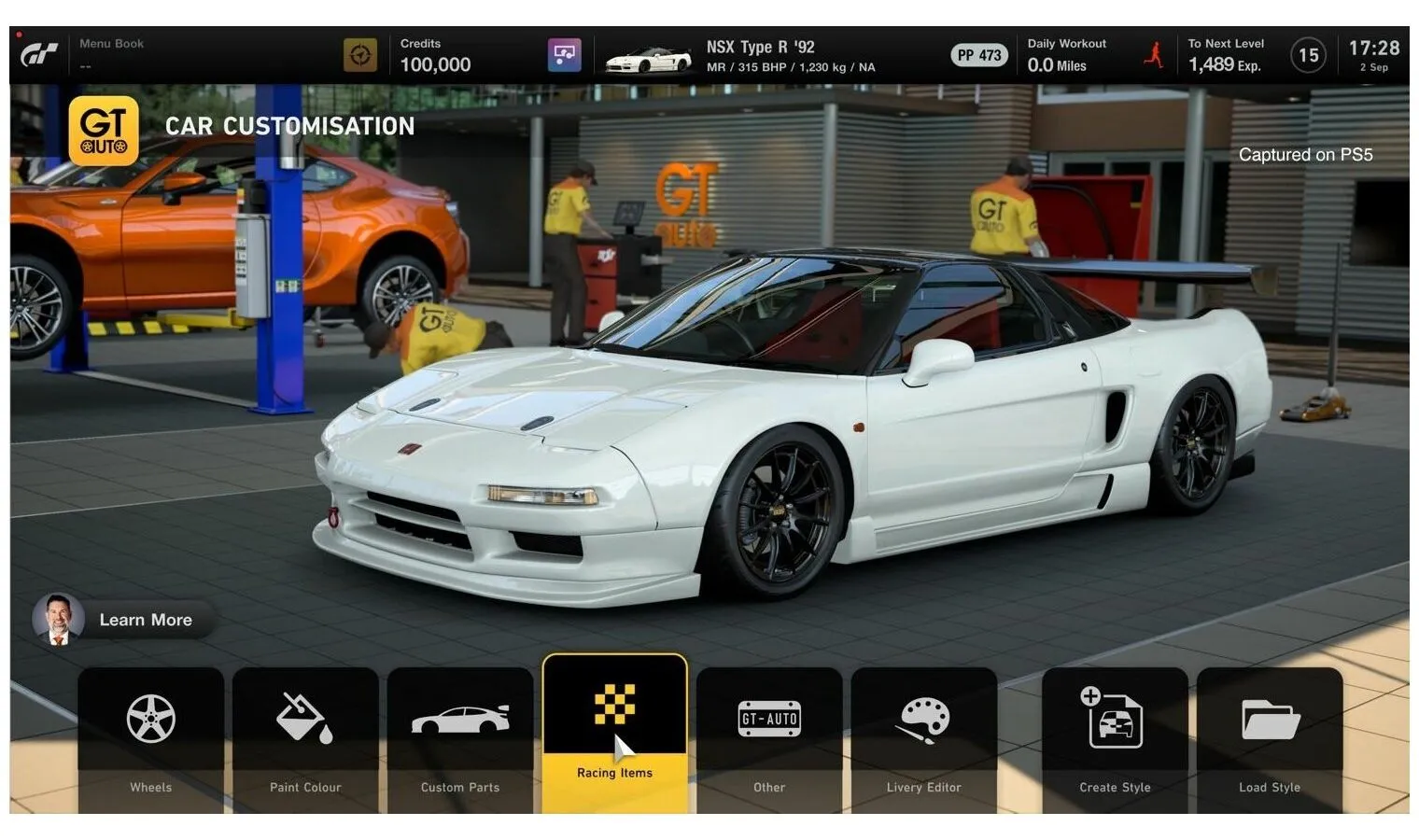
Task: Click the orange compass icon beside Credits
Action: [360, 55]
